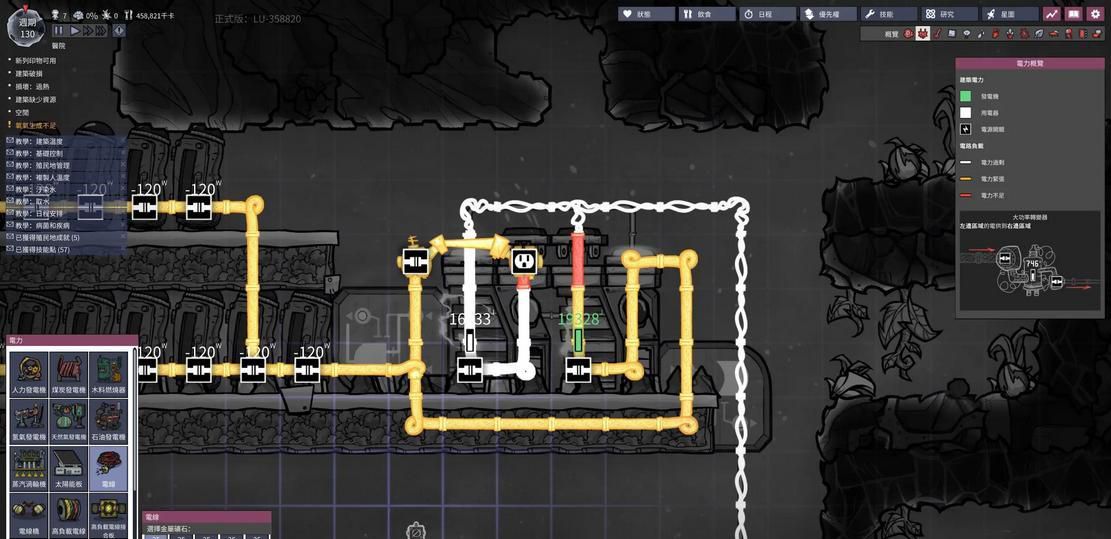The width and height of the screenshot is (1111, 539).
Task: Open the 優先權 (Priorities) screen
Action: click(x=828, y=14)
